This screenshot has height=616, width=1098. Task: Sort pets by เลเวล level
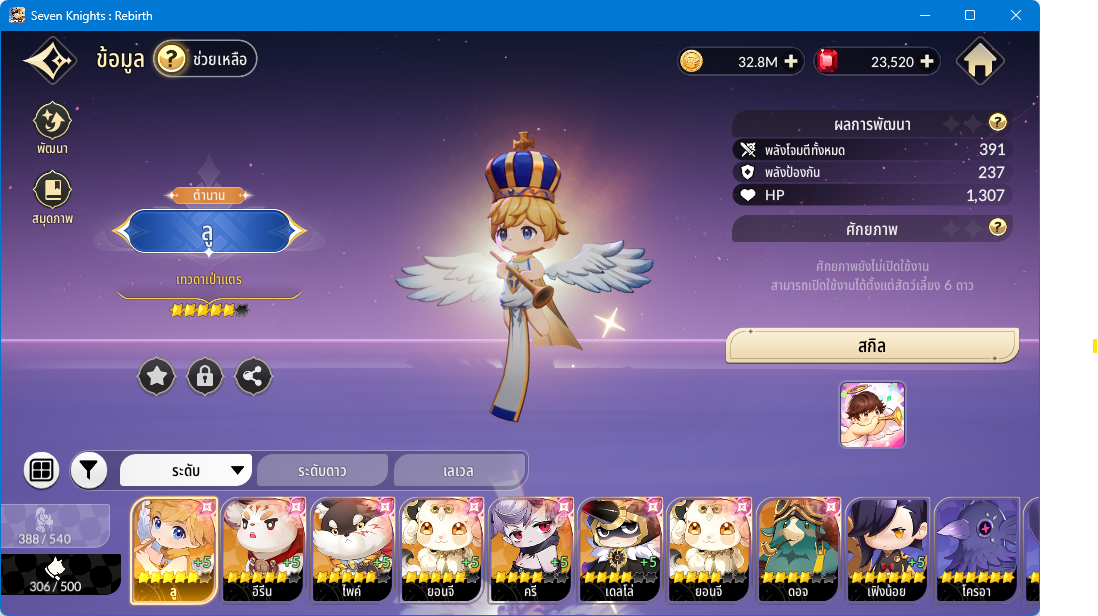tap(458, 470)
